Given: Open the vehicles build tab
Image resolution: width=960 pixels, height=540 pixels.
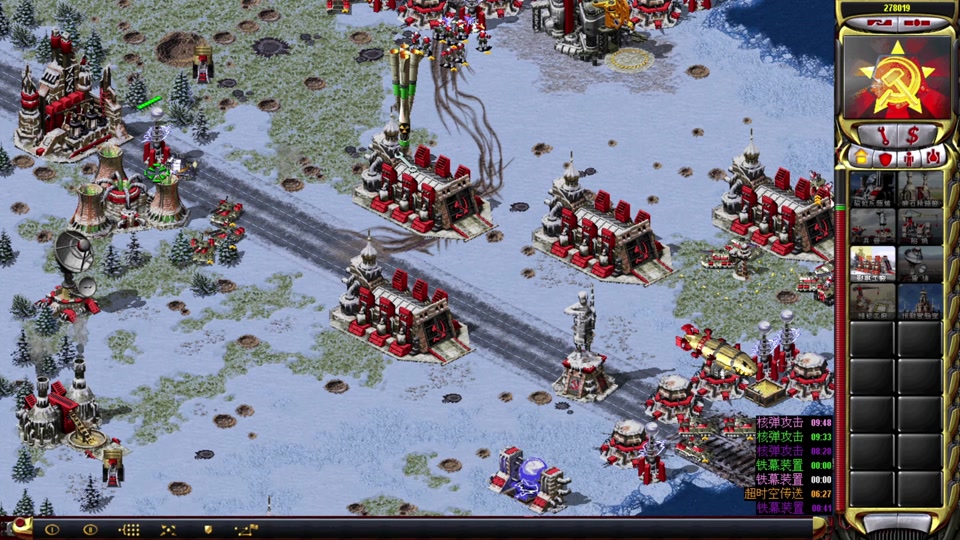Looking at the screenshot, I should click(932, 157).
